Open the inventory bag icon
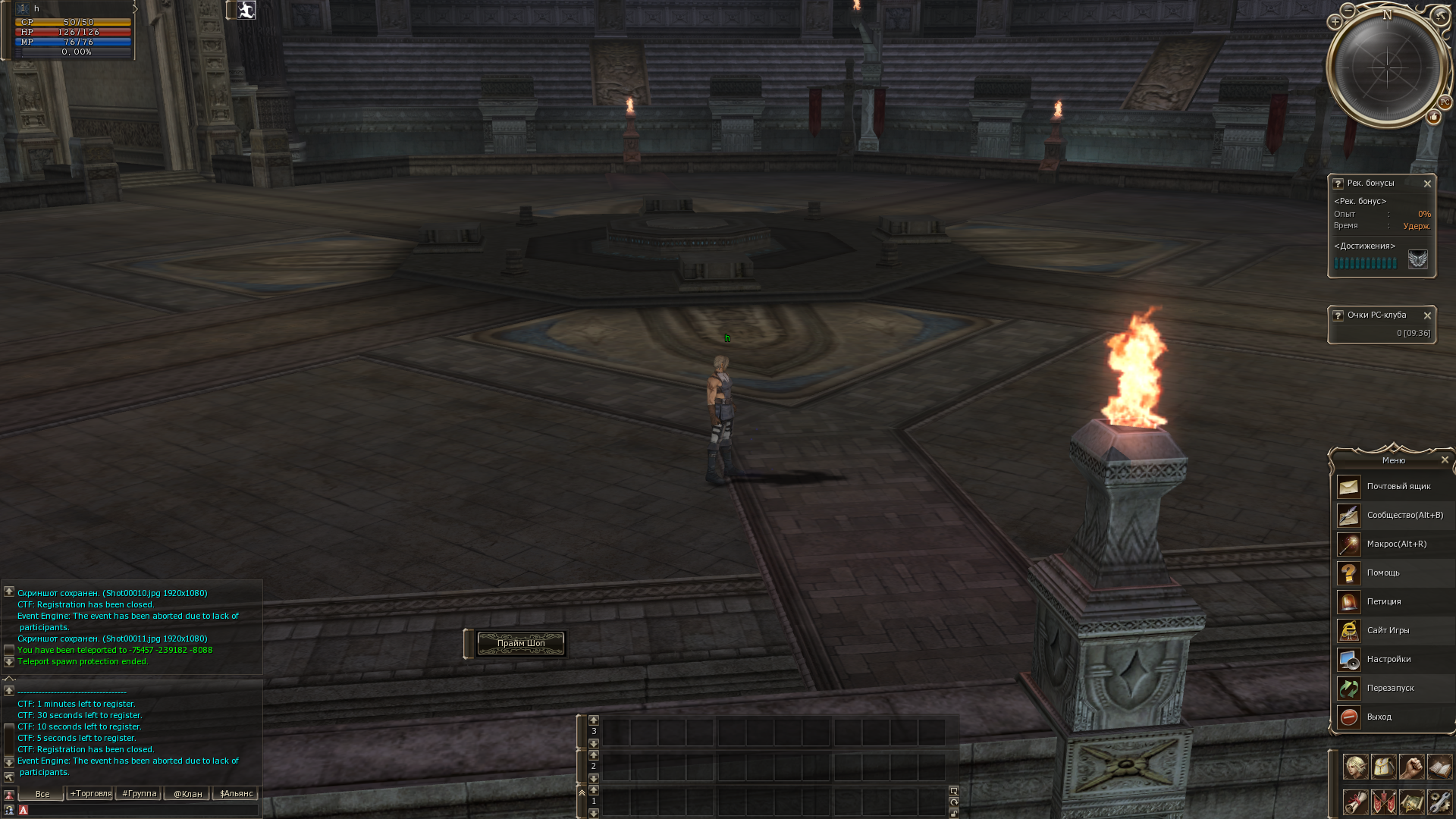1456x819 pixels. tap(1384, 767)
